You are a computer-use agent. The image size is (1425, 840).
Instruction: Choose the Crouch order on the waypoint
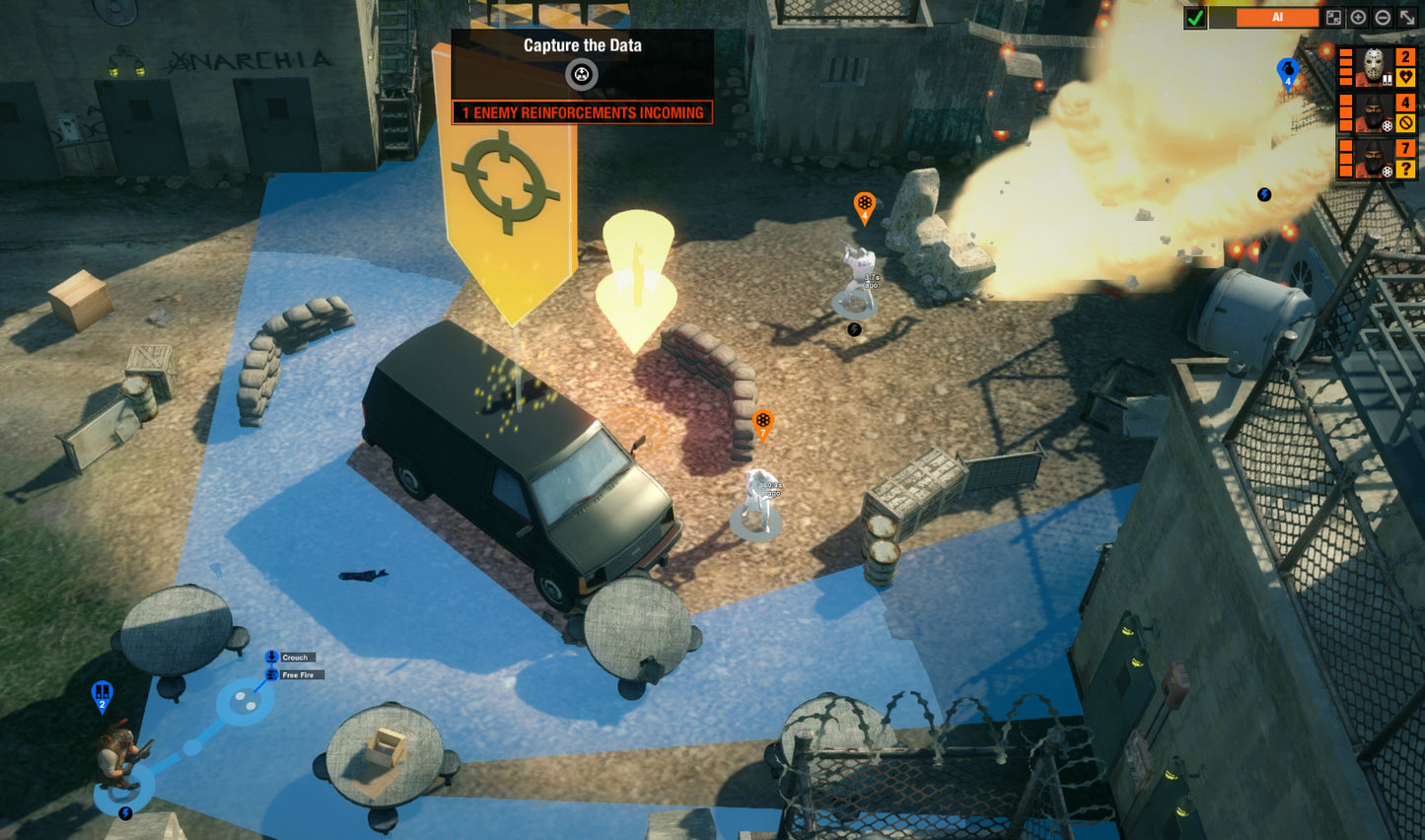pos(295,658)
